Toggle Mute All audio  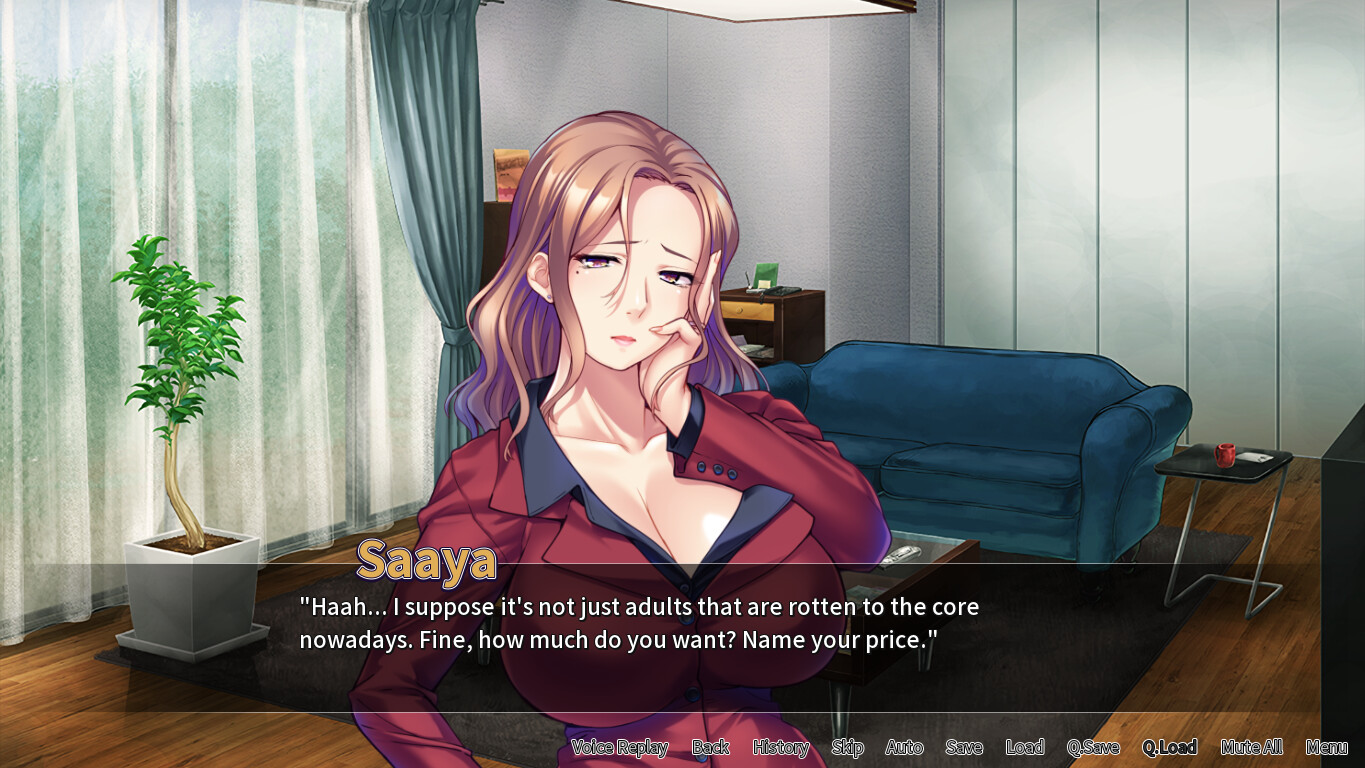point(1251,747)
